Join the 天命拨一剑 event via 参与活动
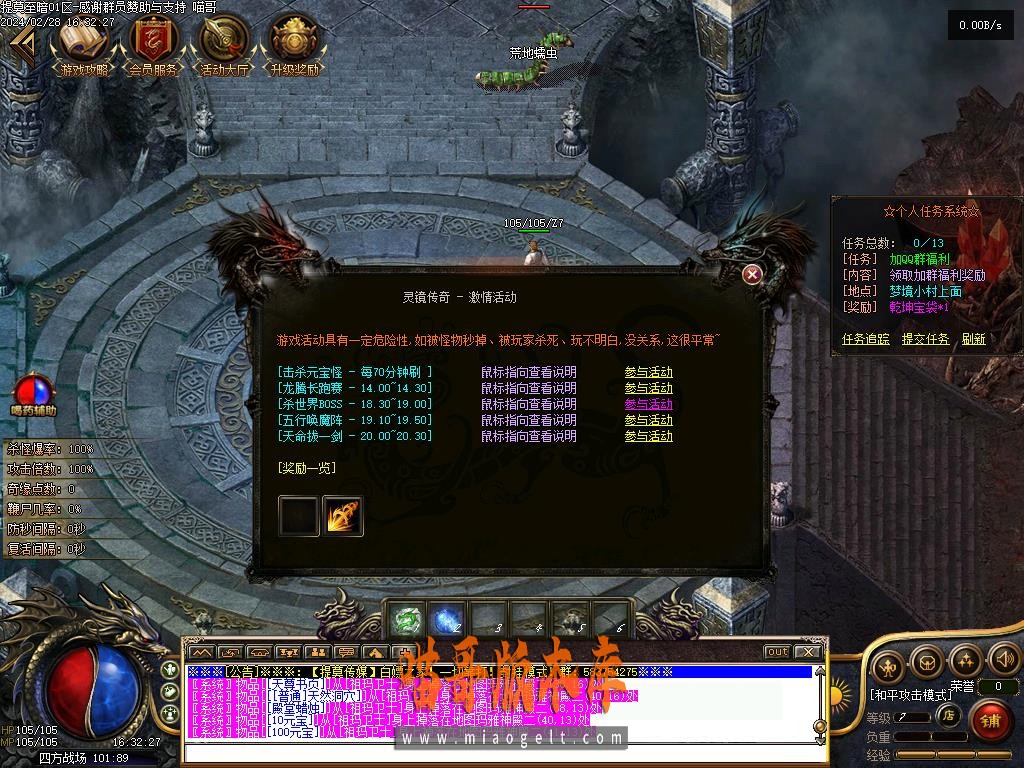Viewport: 1024px width, 768px height. pos(648,436)
